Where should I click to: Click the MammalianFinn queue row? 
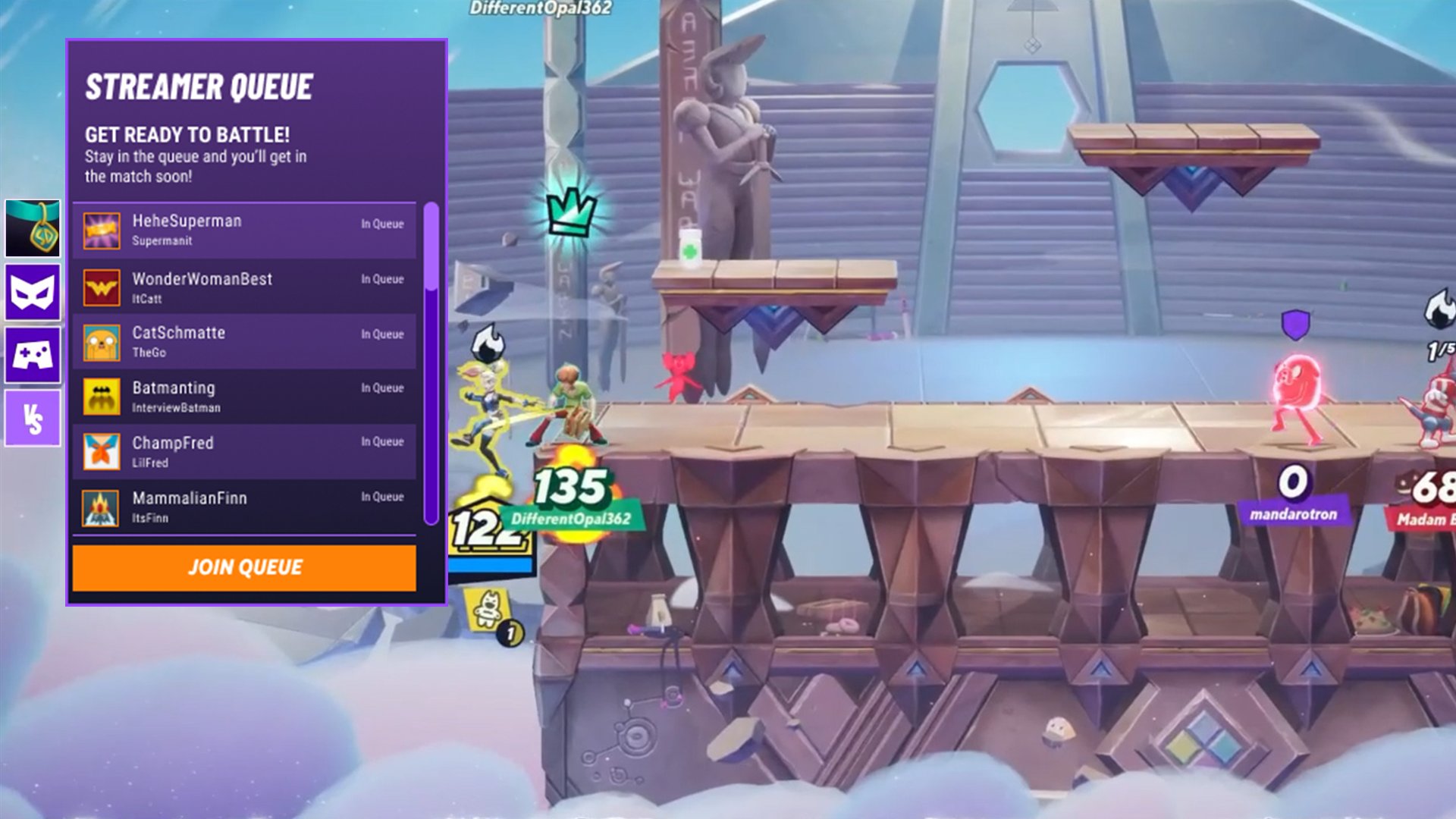(x=243, y=506)
